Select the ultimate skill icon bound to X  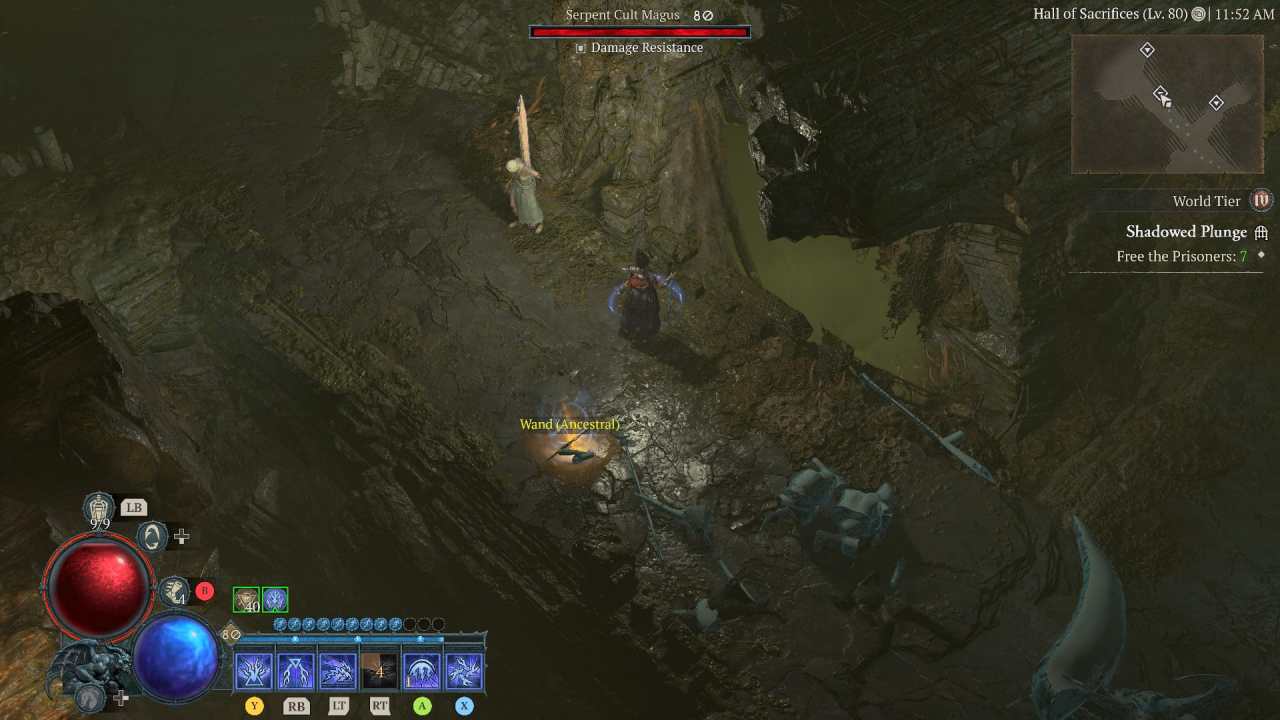coord(463,668)
